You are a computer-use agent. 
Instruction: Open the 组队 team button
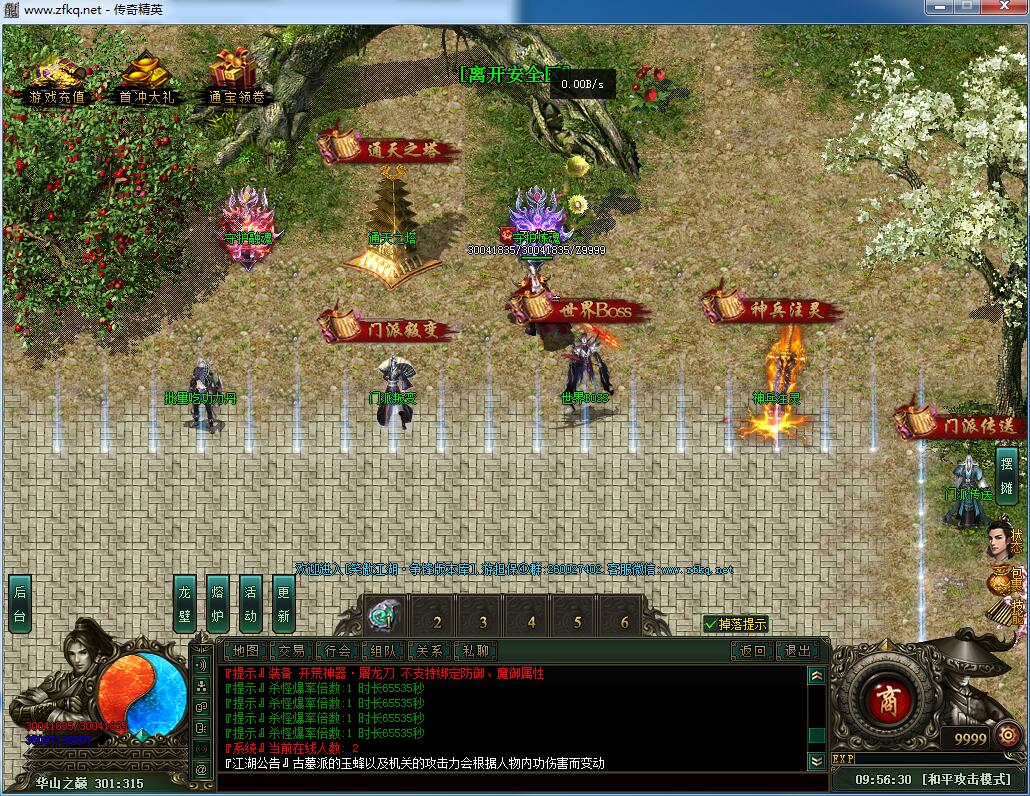click(x=385, y=651)
